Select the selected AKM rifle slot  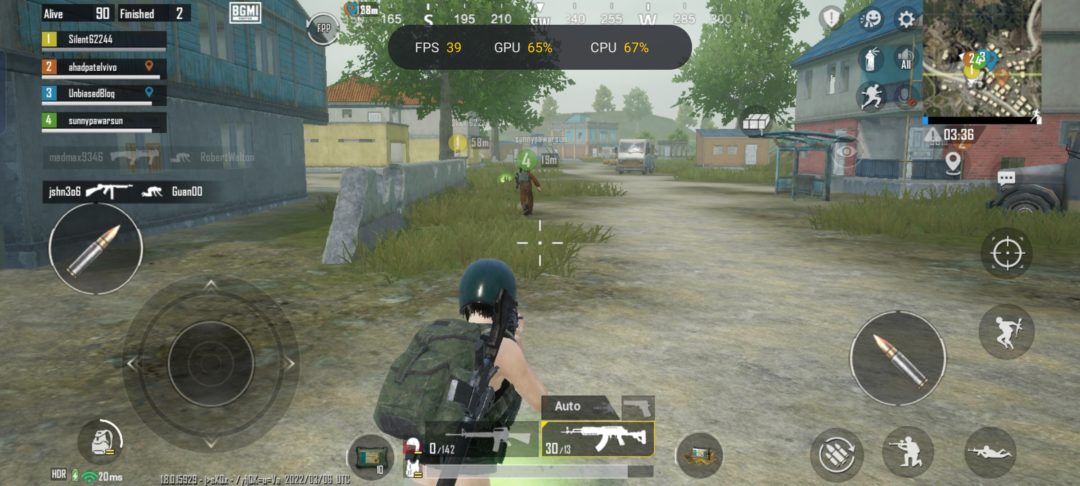click(597, 438)
